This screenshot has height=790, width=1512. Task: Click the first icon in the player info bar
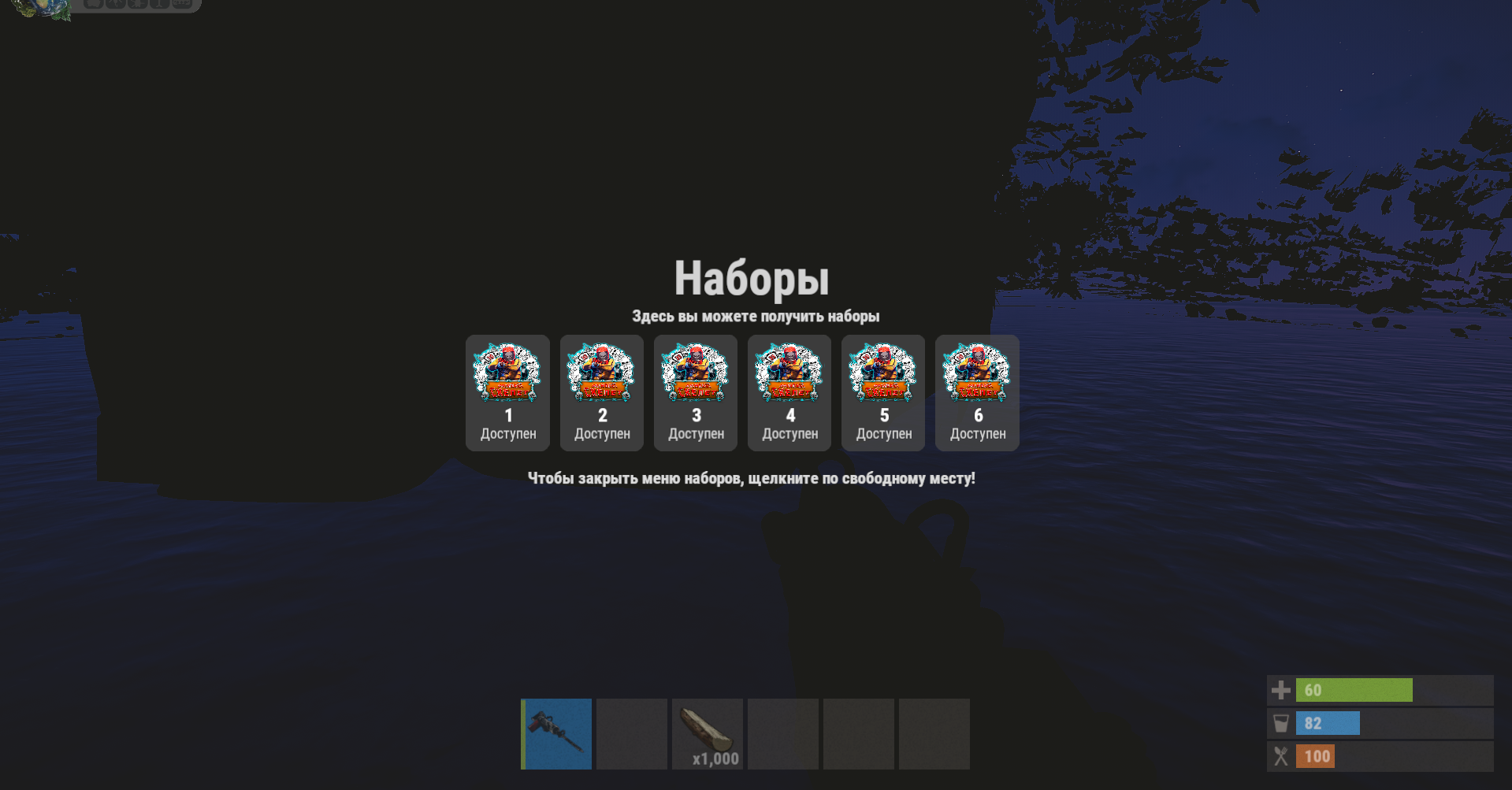(95, 4)
